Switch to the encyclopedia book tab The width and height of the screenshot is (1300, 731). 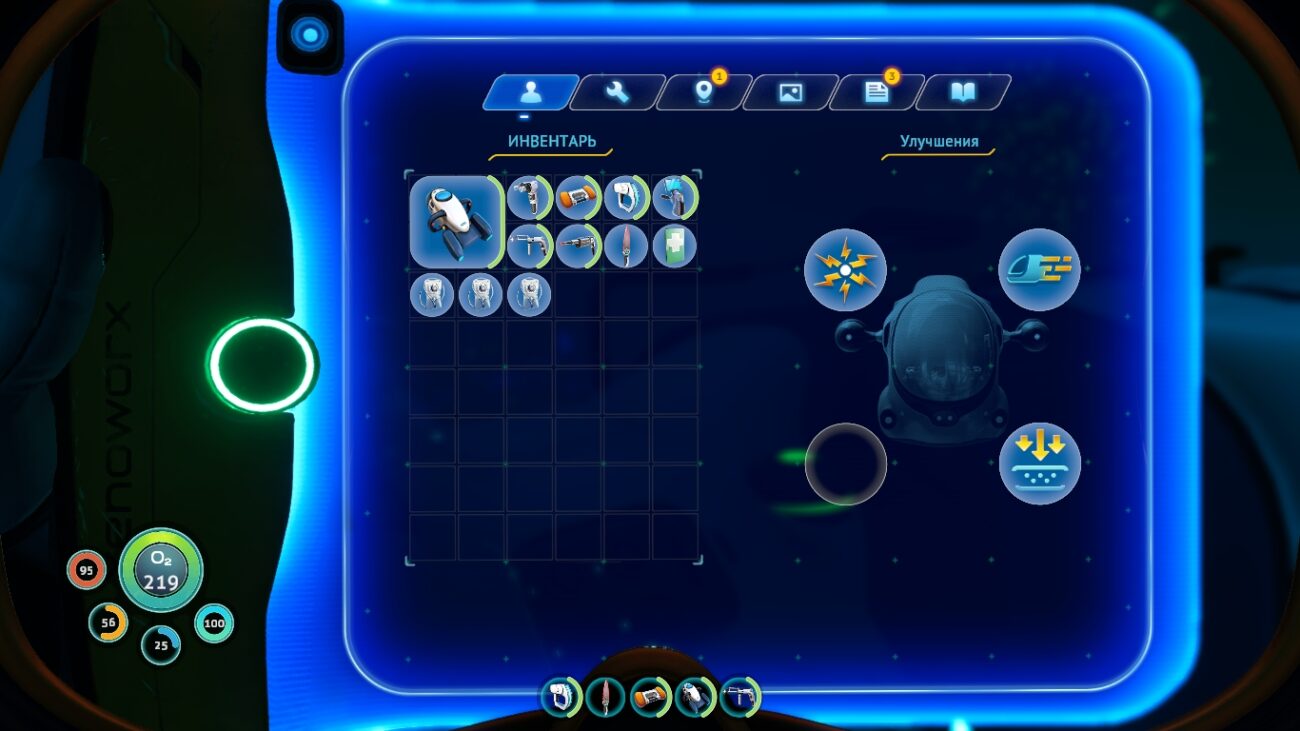click(x=963, y=92)
